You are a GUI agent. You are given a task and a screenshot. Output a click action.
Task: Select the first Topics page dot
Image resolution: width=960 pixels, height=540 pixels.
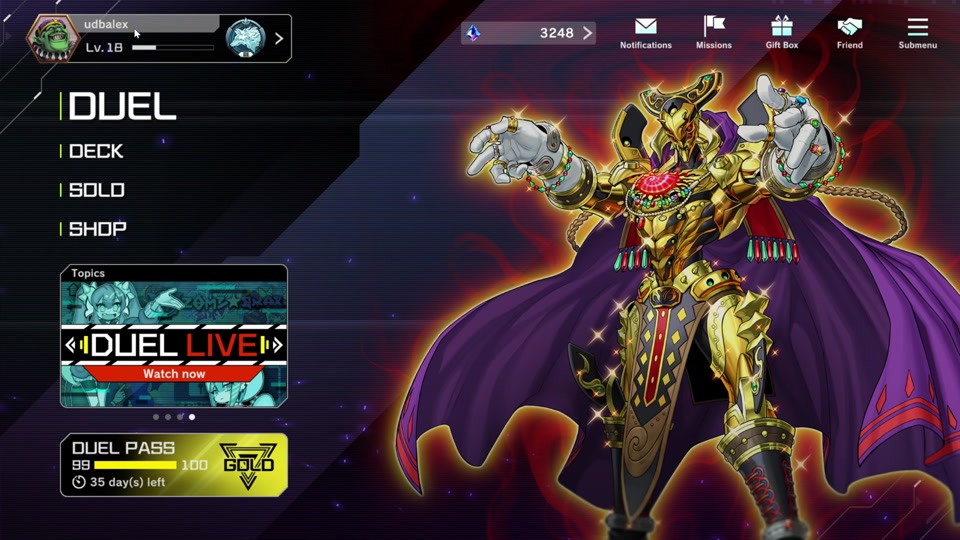pos(156,417)
